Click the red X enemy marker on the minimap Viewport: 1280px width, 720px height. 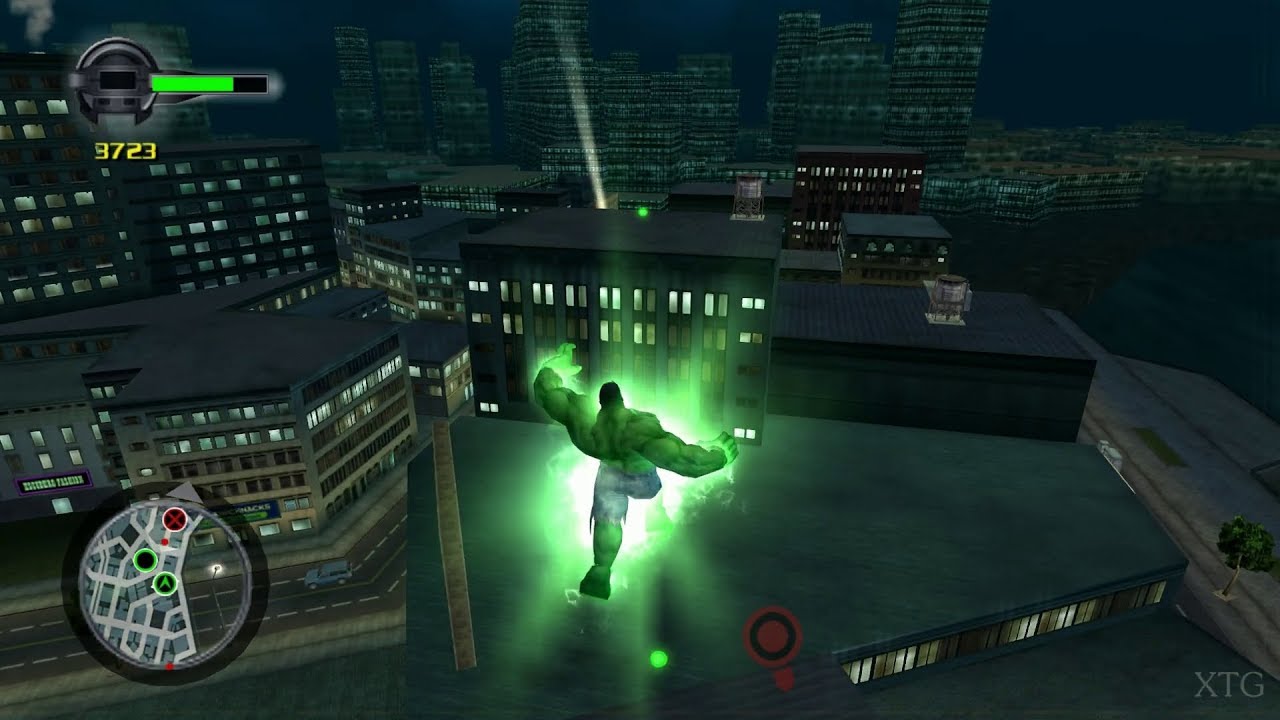pyautogui.click(x=175, y=518)
